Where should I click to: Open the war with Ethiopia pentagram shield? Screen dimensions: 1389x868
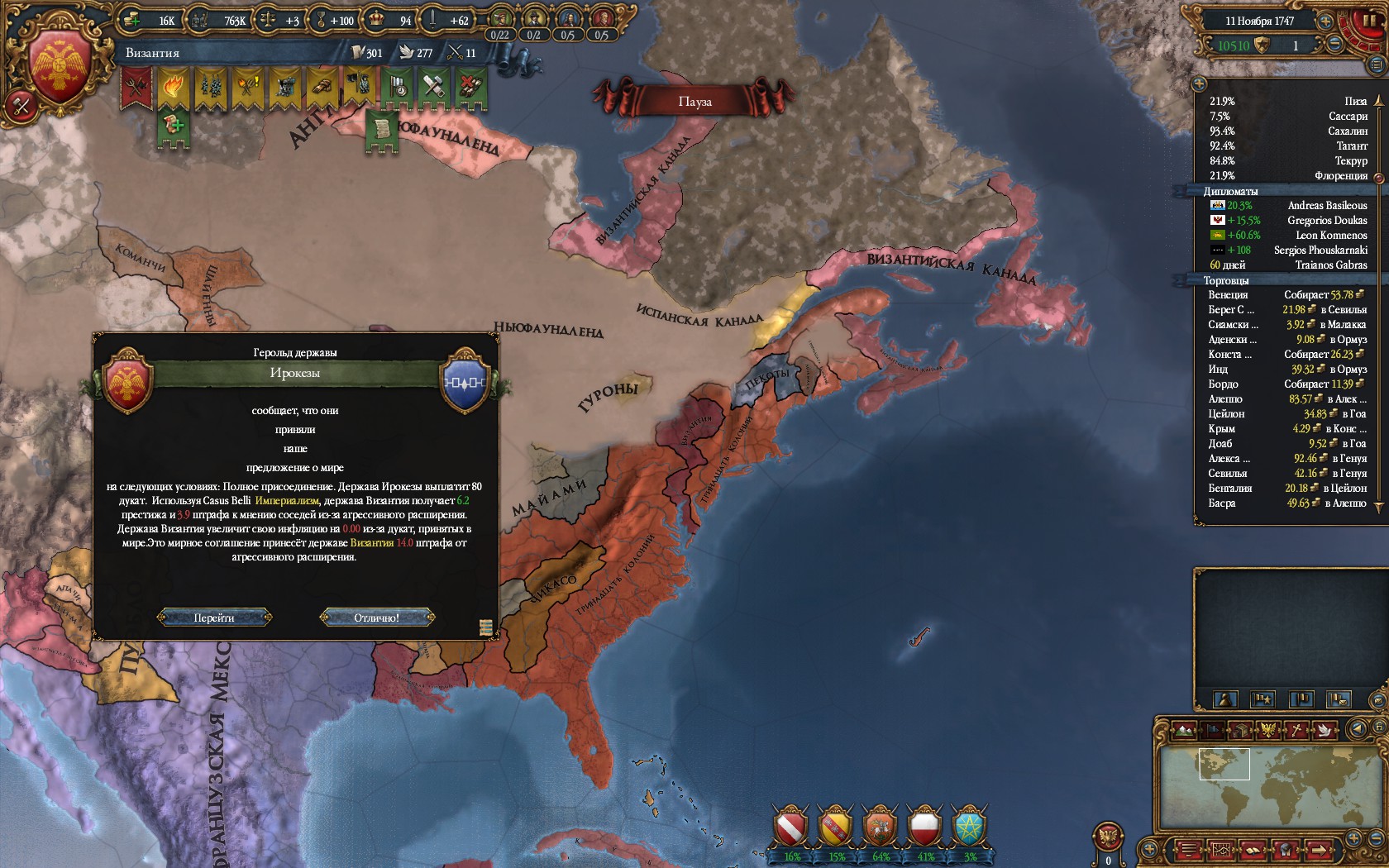(x=968, y=827)
